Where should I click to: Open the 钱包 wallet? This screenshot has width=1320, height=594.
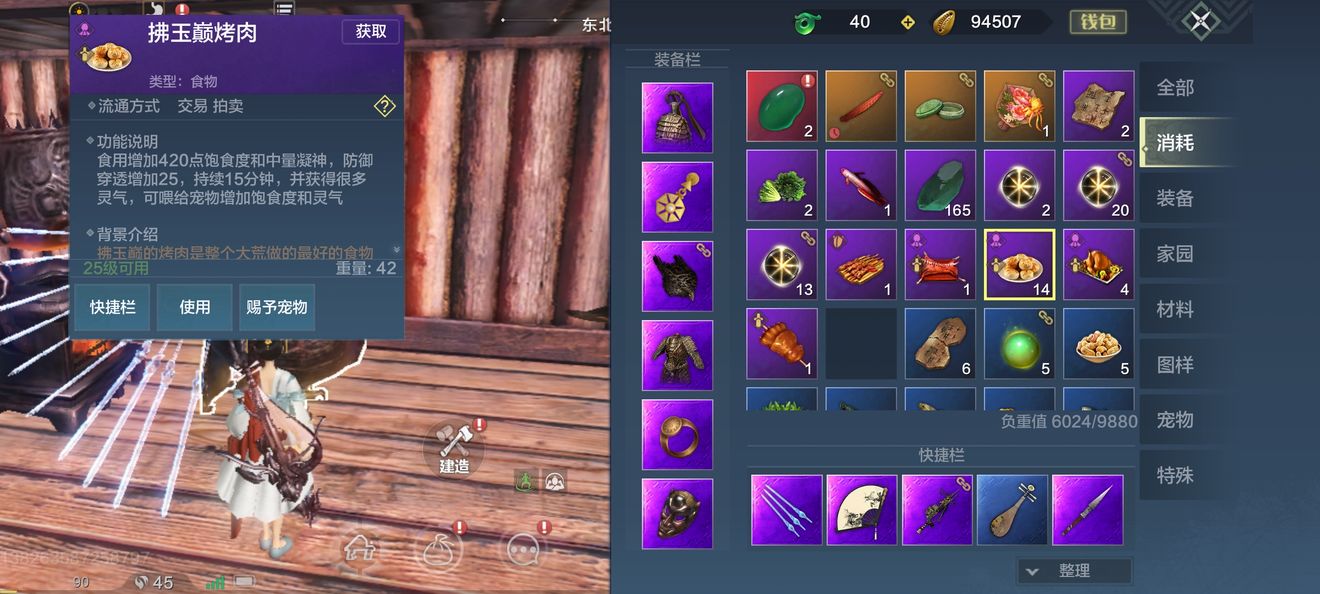click(x=1098, y=22)
